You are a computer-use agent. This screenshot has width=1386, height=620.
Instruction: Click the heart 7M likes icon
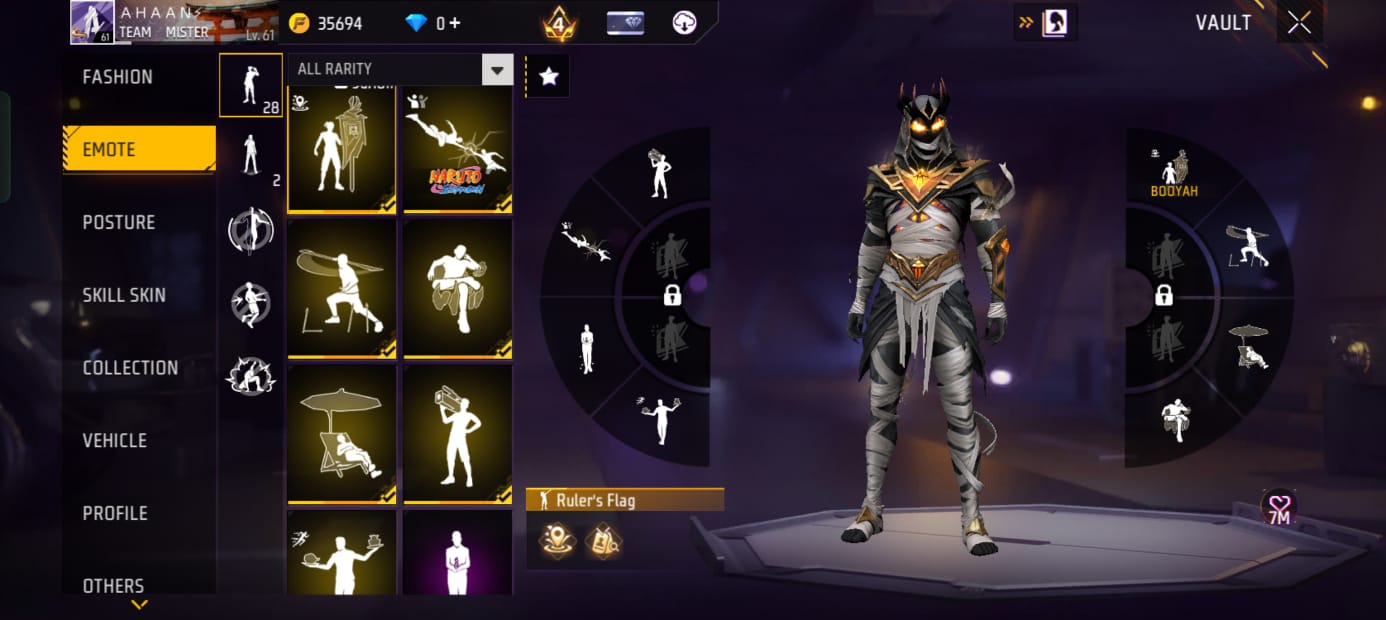pos(1278,509)
